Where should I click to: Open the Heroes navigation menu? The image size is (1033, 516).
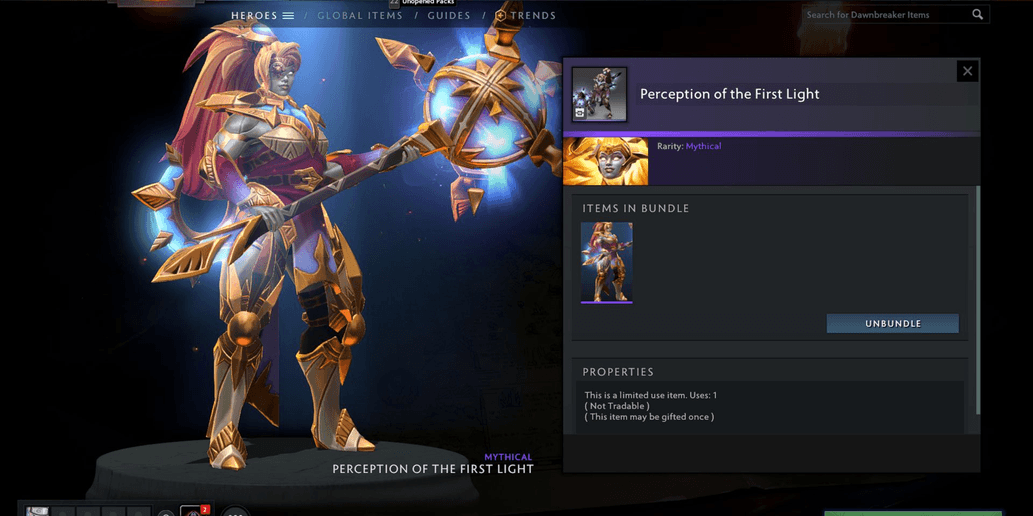(262, 16)
